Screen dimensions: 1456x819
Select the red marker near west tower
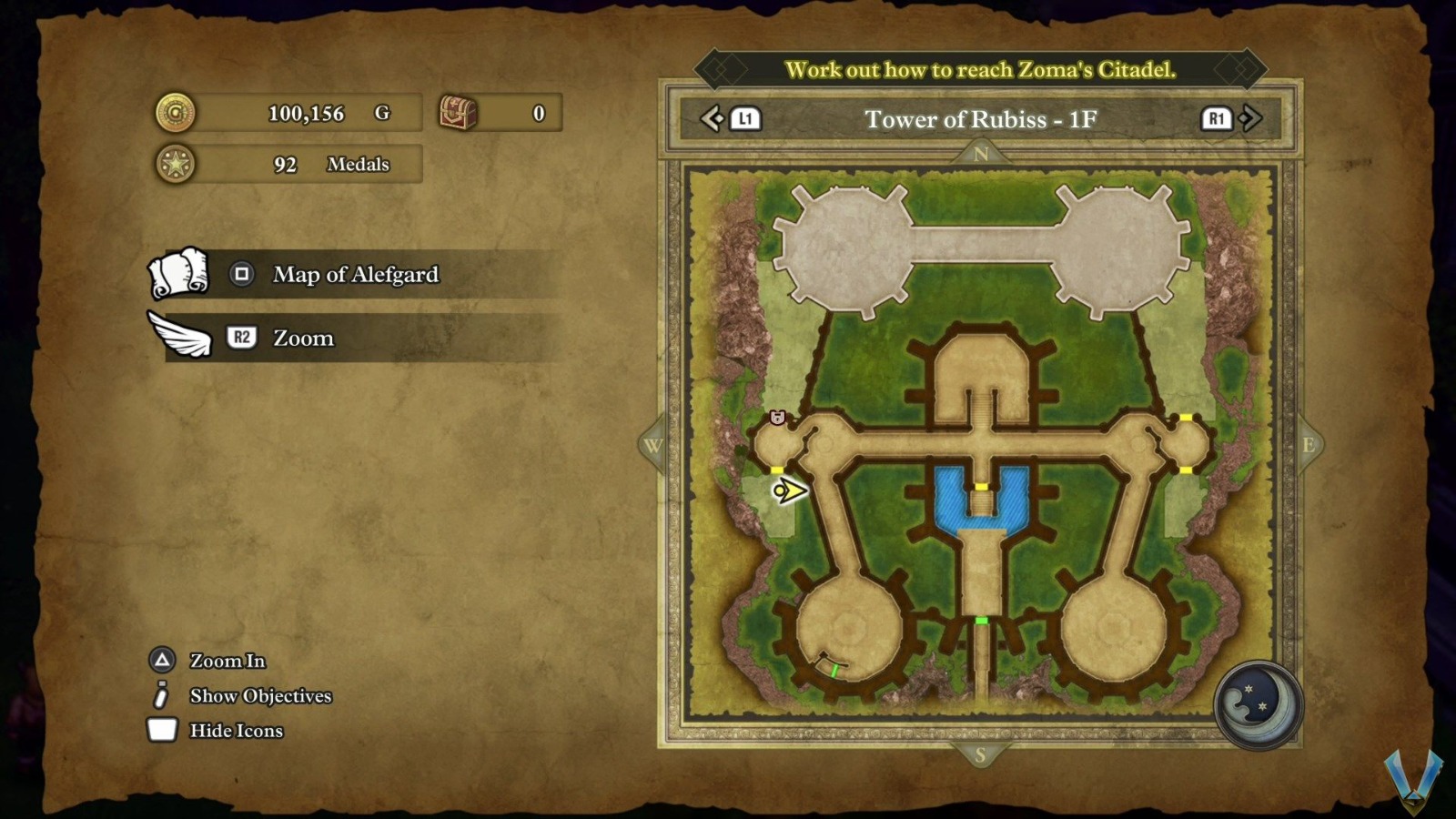pos(777,417)
